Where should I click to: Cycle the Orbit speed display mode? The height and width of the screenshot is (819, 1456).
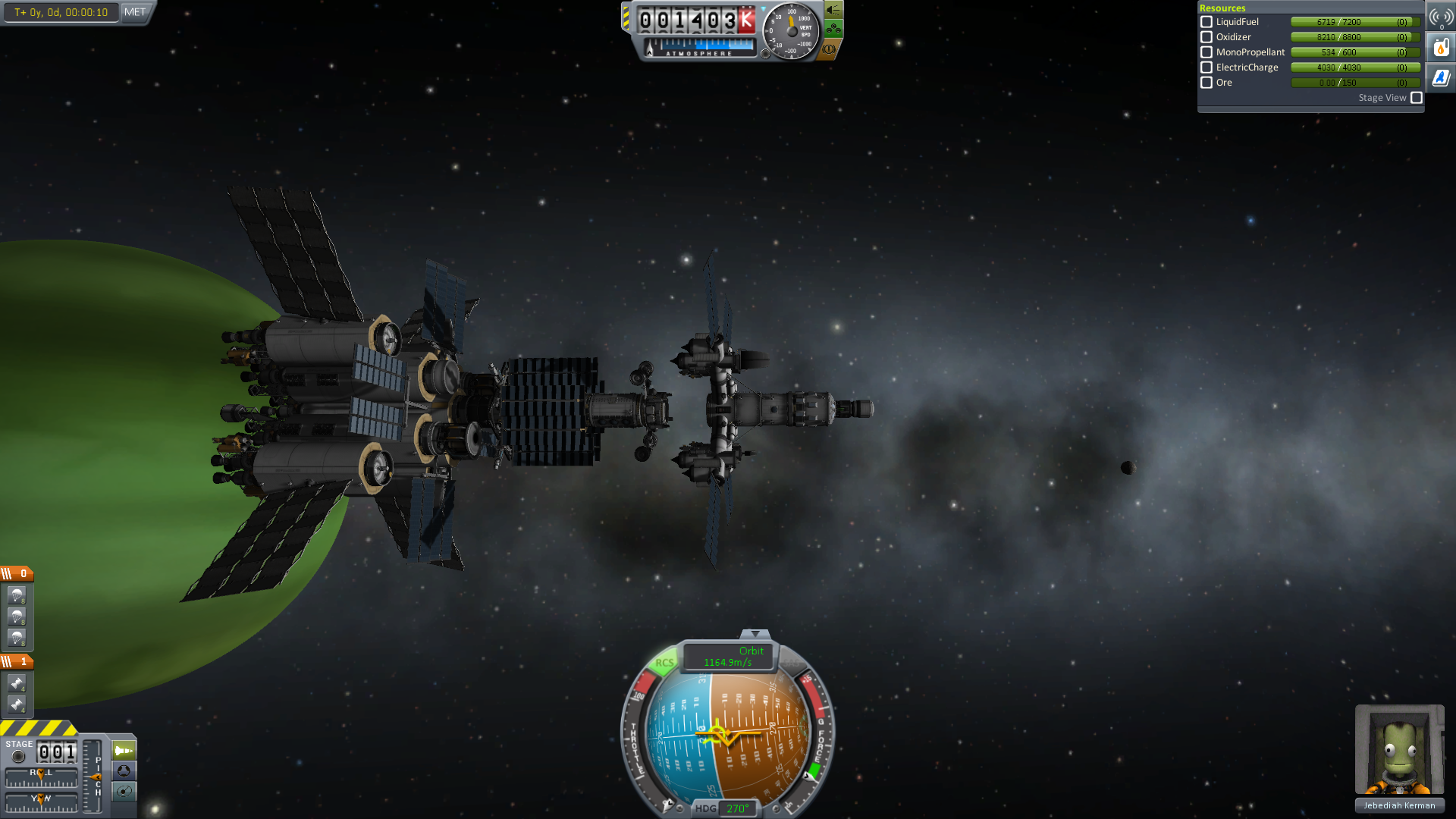click(729, 657)
